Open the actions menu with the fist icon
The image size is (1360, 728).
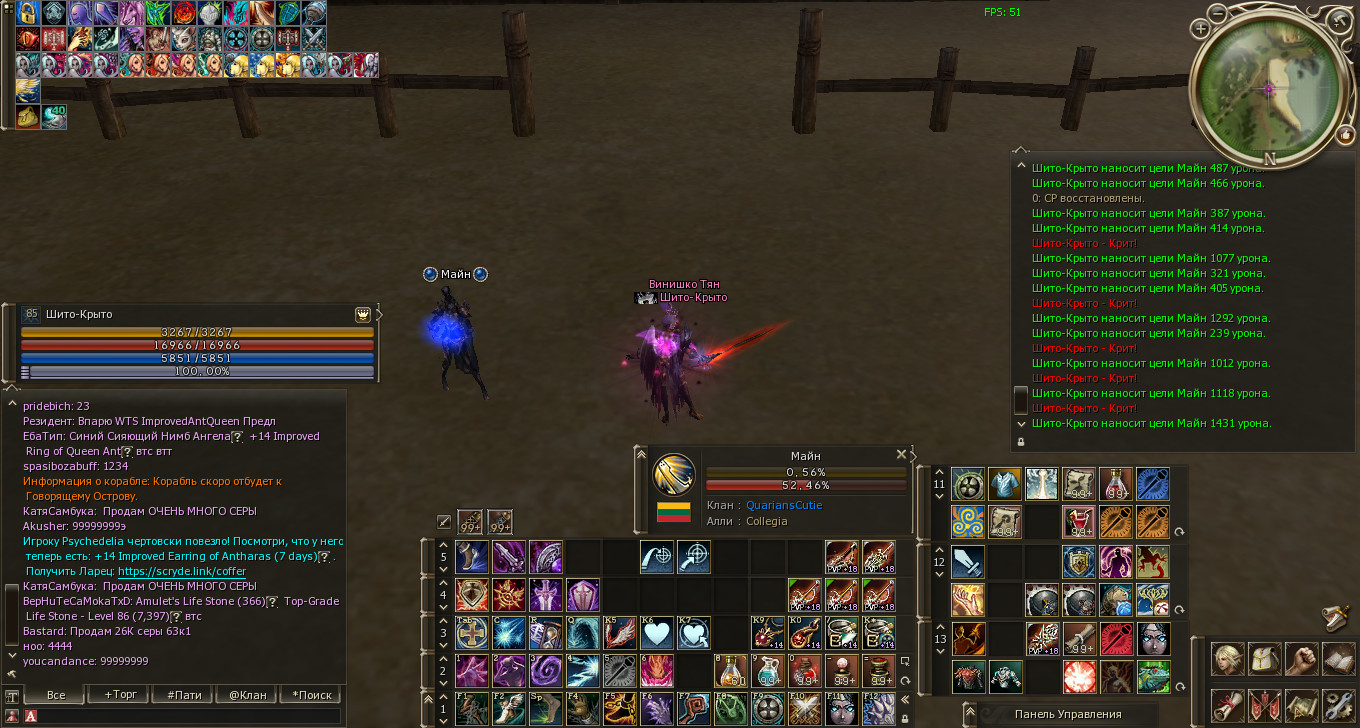click(x=1303, y=660)
